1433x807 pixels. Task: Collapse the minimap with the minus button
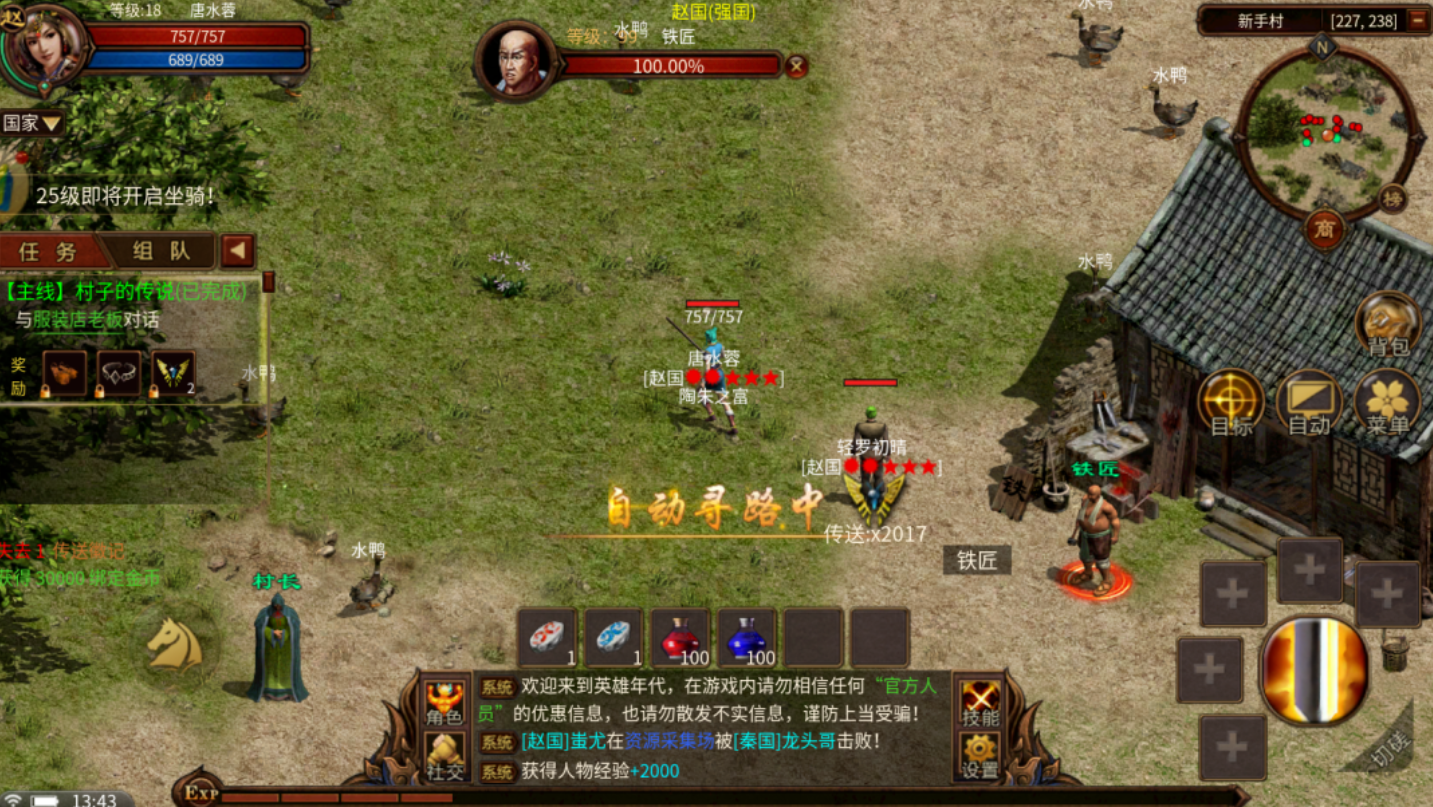coord(1417,20)
